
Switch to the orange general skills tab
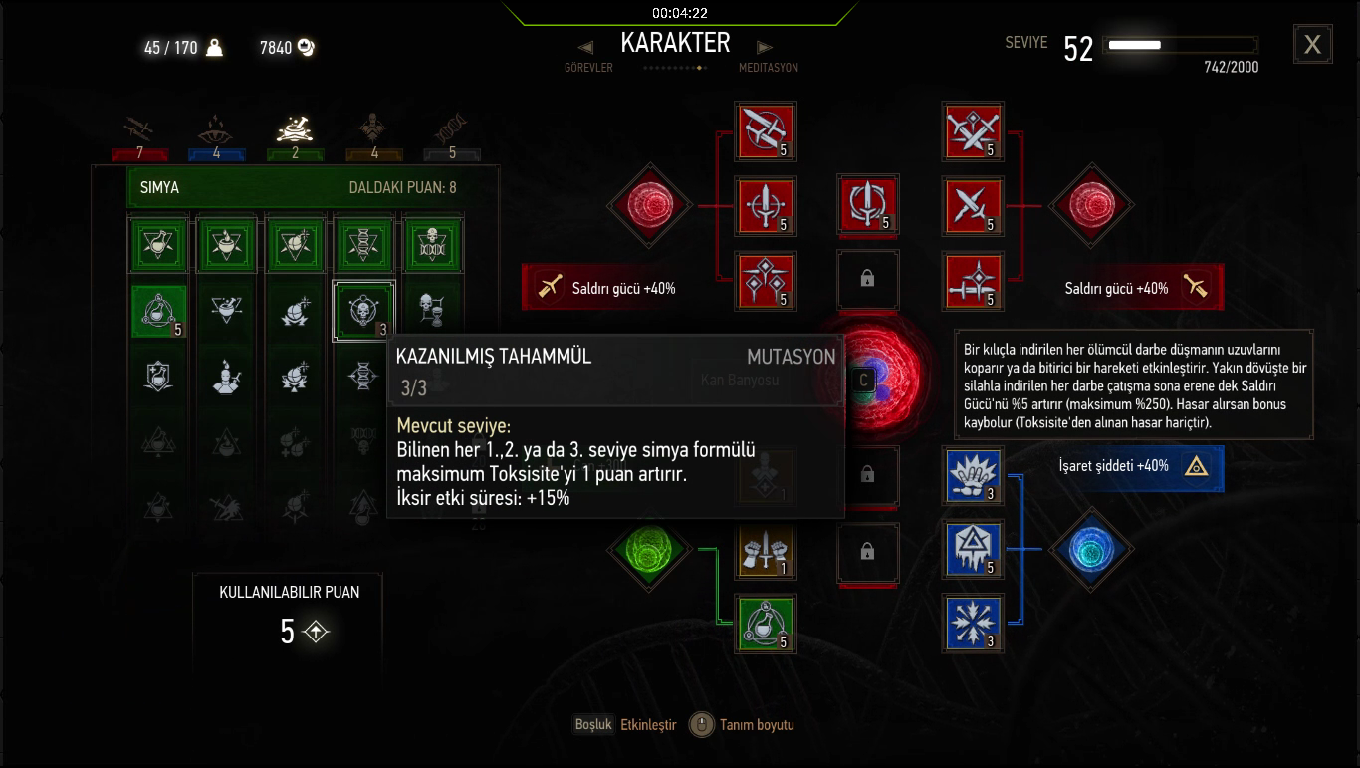pos(374,131)
